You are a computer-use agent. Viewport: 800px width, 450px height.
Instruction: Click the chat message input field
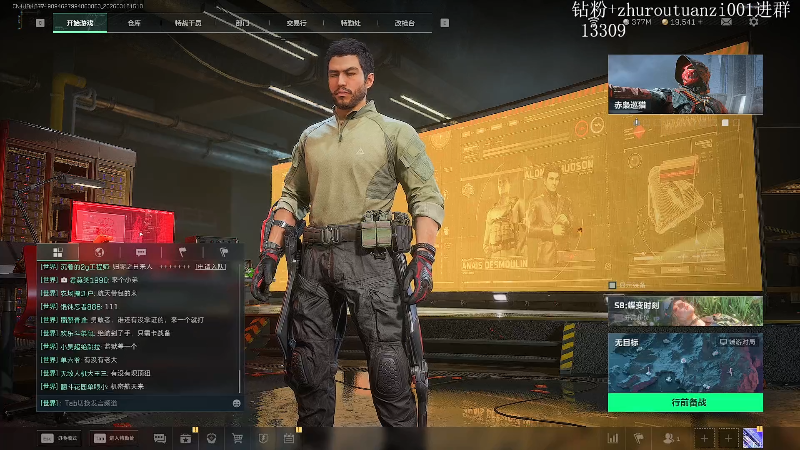[130, 402]
